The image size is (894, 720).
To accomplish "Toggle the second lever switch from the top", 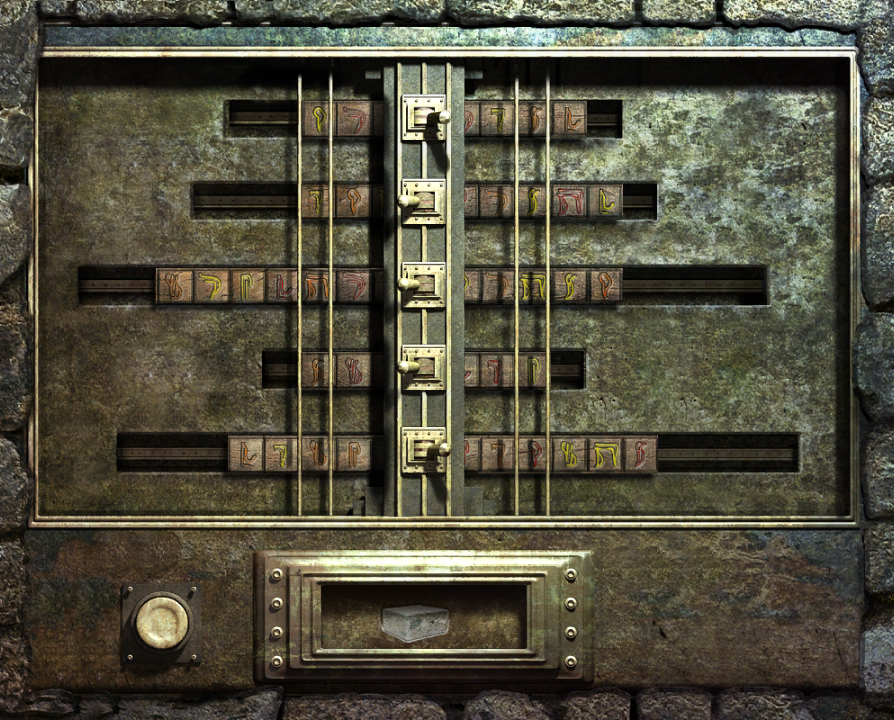I will 423,202.
